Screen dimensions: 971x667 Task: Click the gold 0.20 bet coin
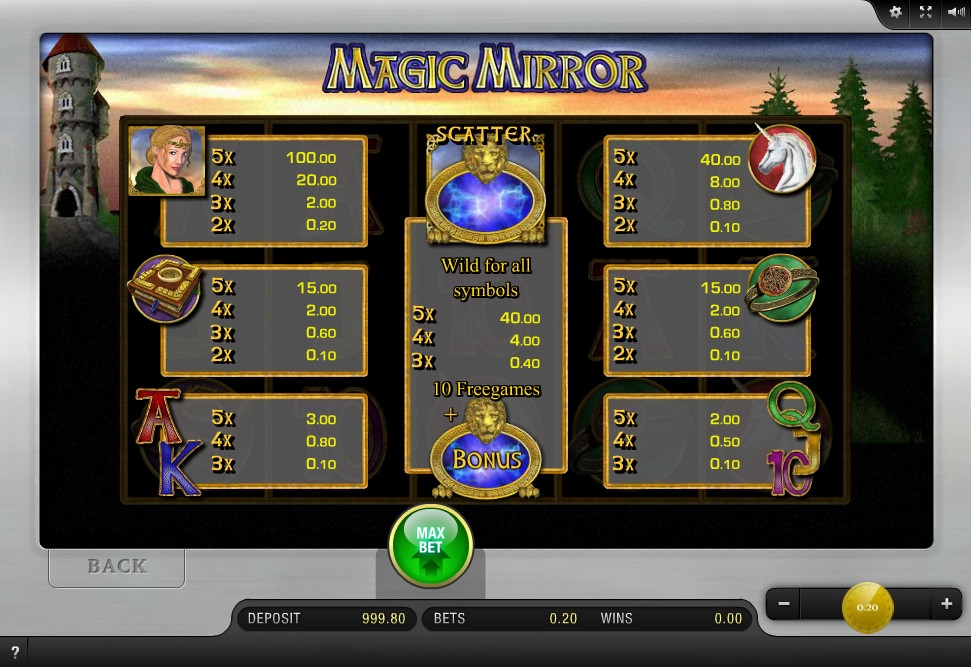coord(867,606)
